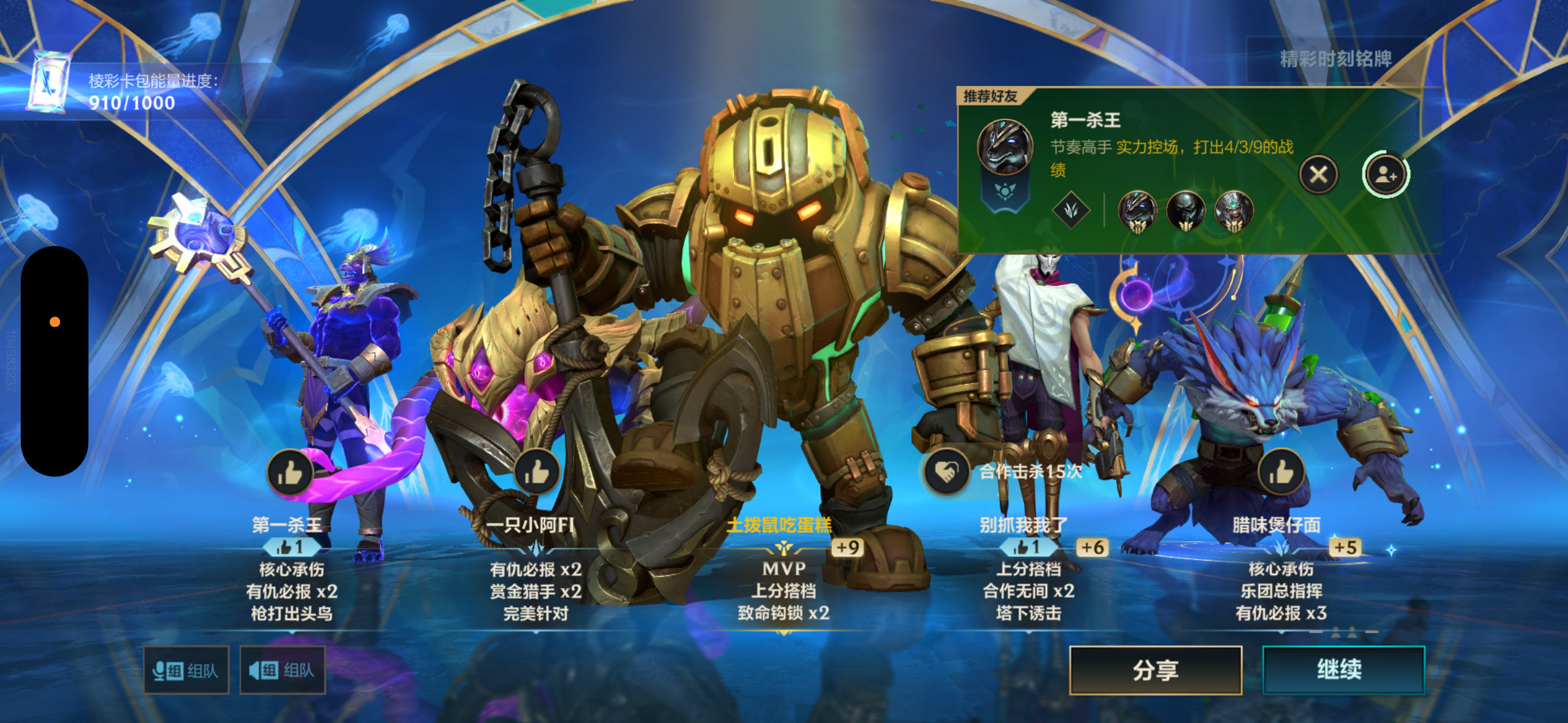Toggle the microphone 组队 voice button

click(x=186, y=670)
